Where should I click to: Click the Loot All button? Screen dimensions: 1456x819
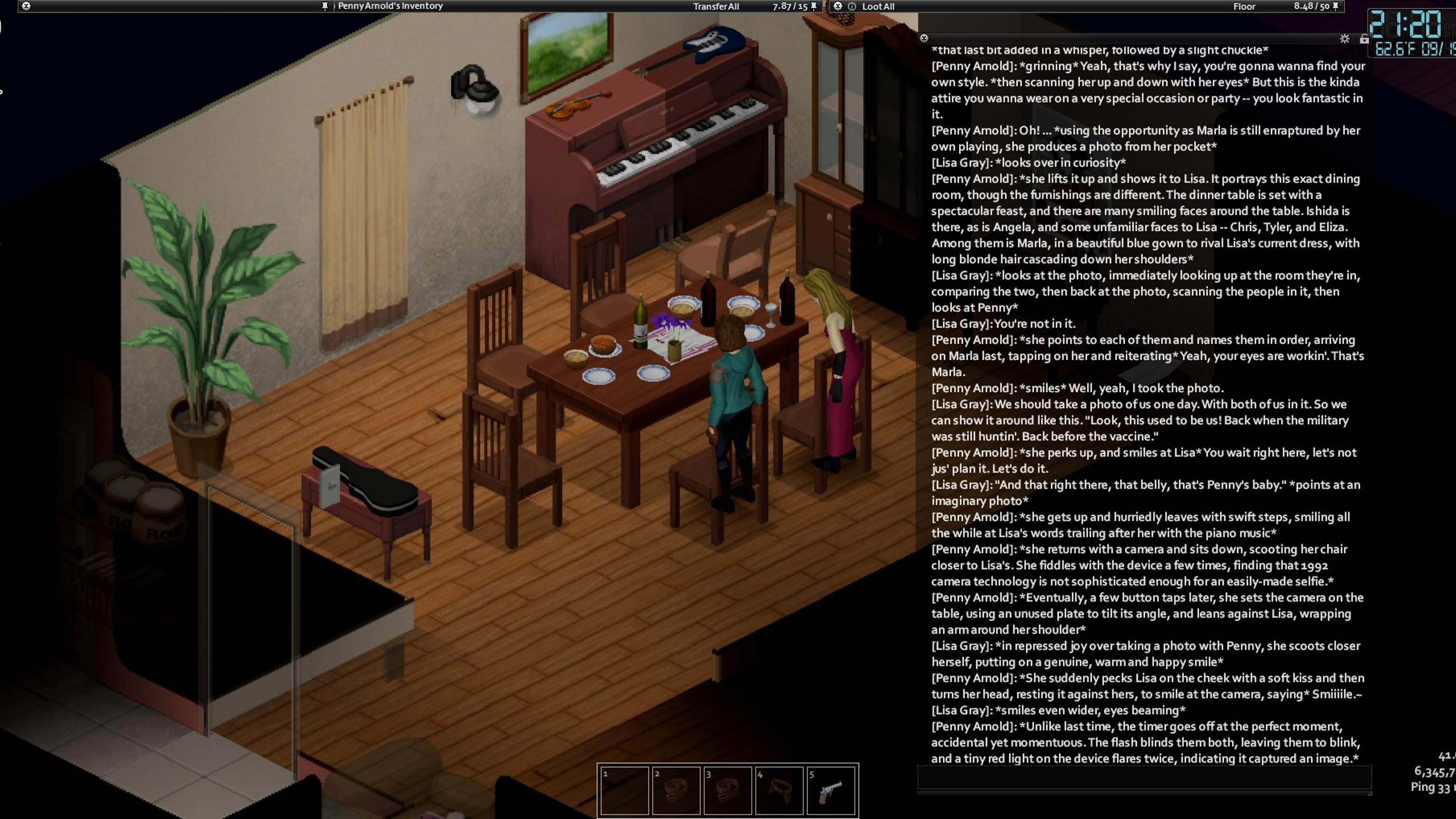(x=878, y=6)
